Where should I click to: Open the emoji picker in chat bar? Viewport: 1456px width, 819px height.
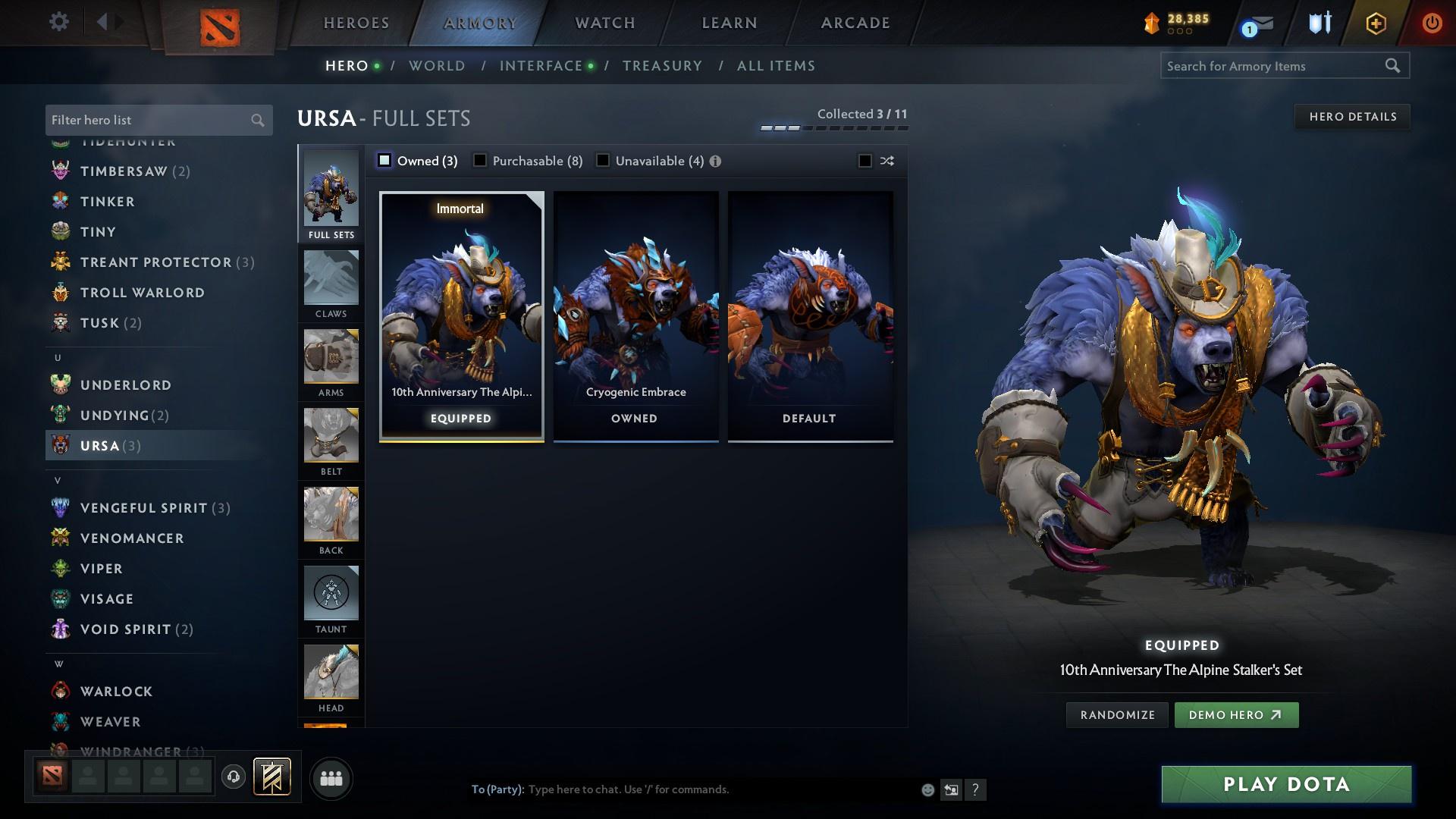coord(927,789)
